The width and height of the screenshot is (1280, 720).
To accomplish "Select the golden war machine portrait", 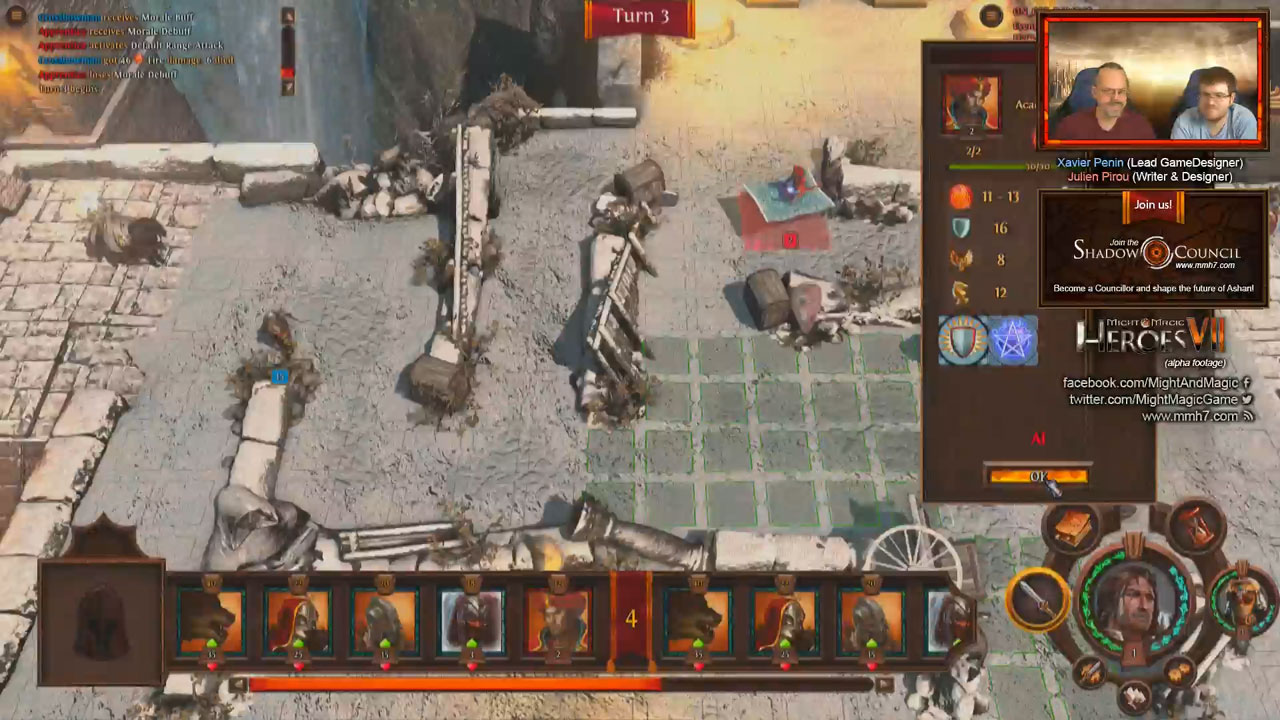I will pyautogui.click(x=1243, y=598).
